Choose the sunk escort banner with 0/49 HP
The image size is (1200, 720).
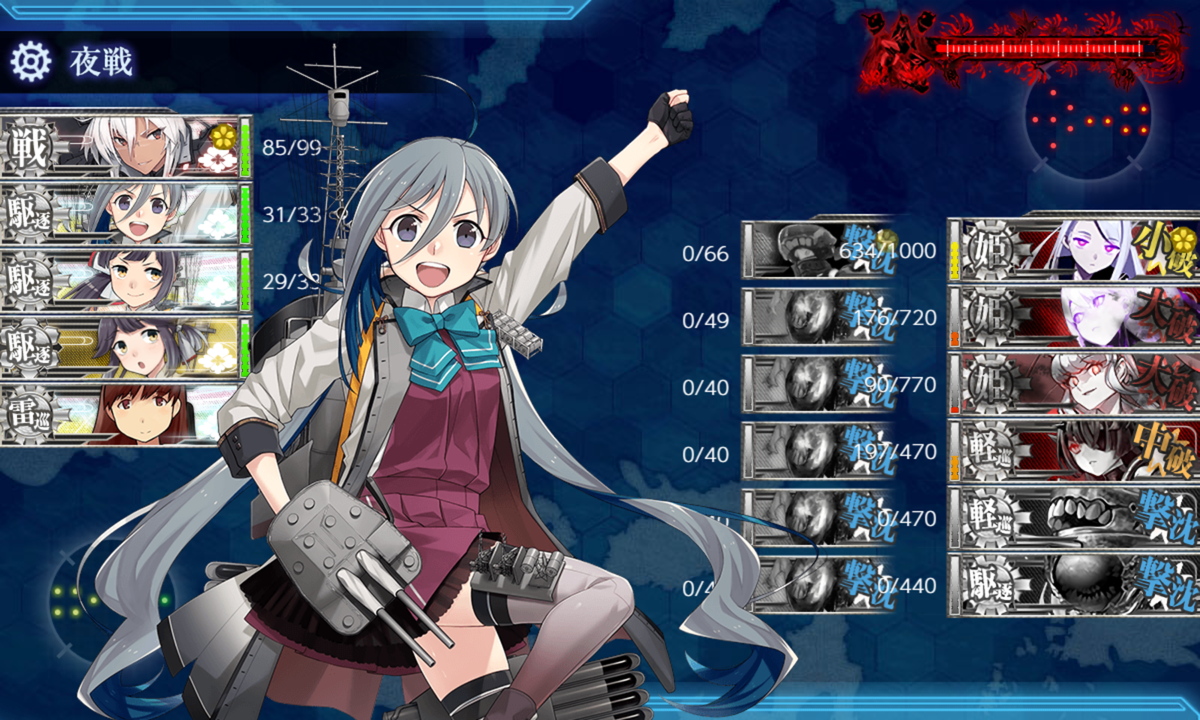[x=815, y=317]
